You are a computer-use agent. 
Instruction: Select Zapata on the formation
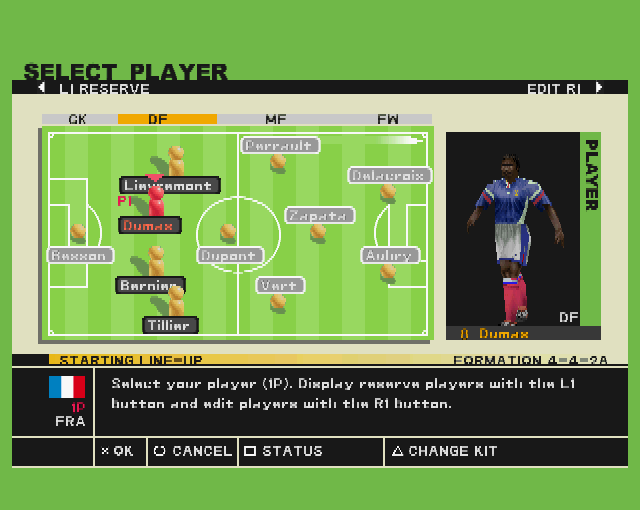click(x=320, y=215)
